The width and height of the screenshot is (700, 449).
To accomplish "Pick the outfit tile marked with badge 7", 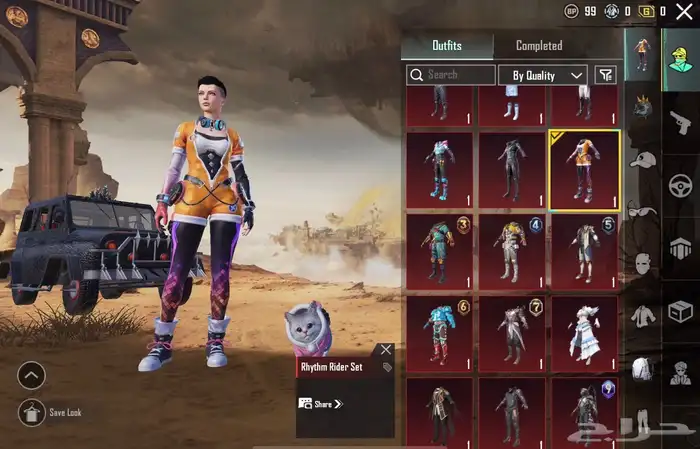I will [x=512, y=333].
